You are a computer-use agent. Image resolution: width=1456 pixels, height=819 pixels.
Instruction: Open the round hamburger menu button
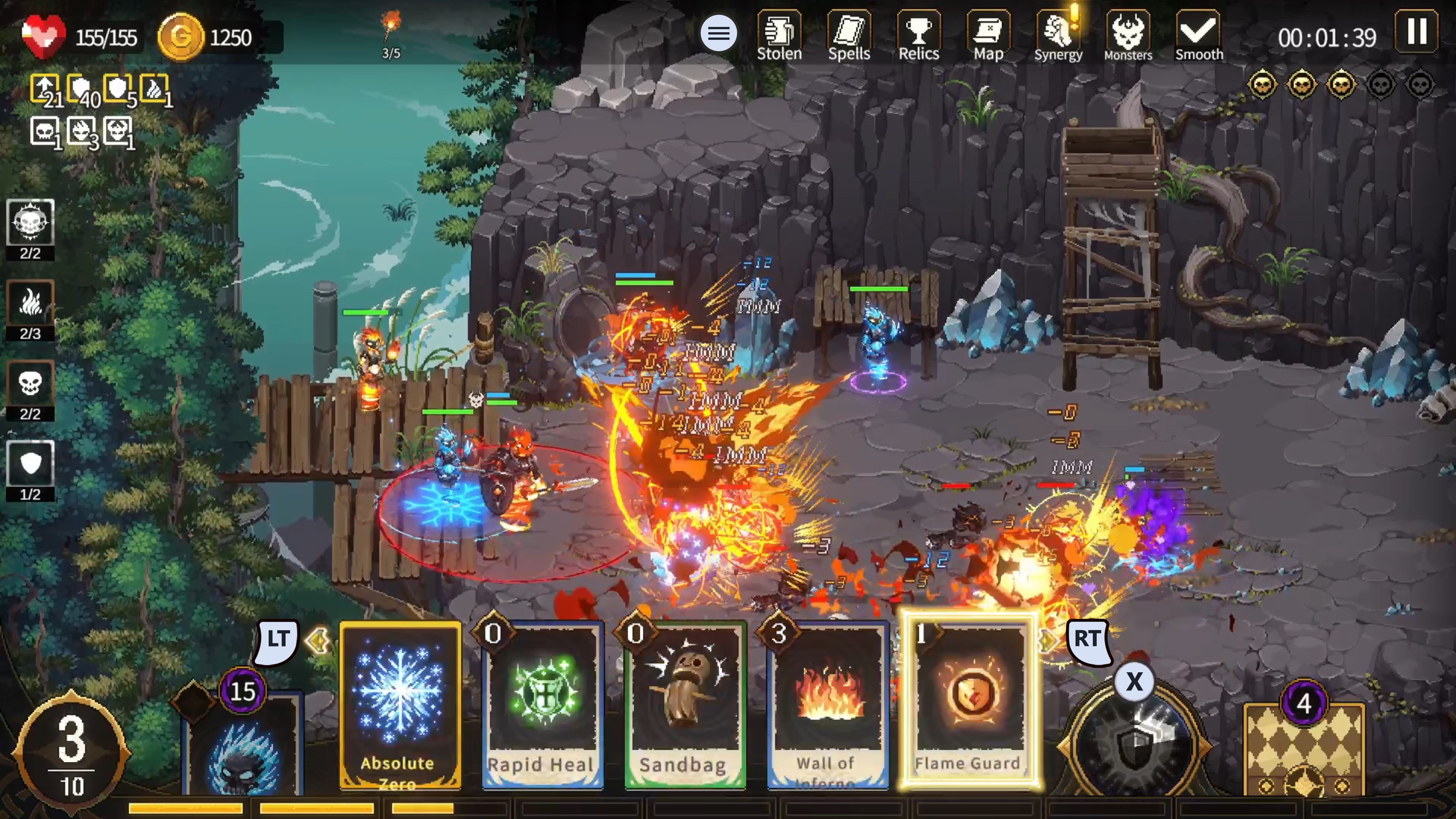719,33
